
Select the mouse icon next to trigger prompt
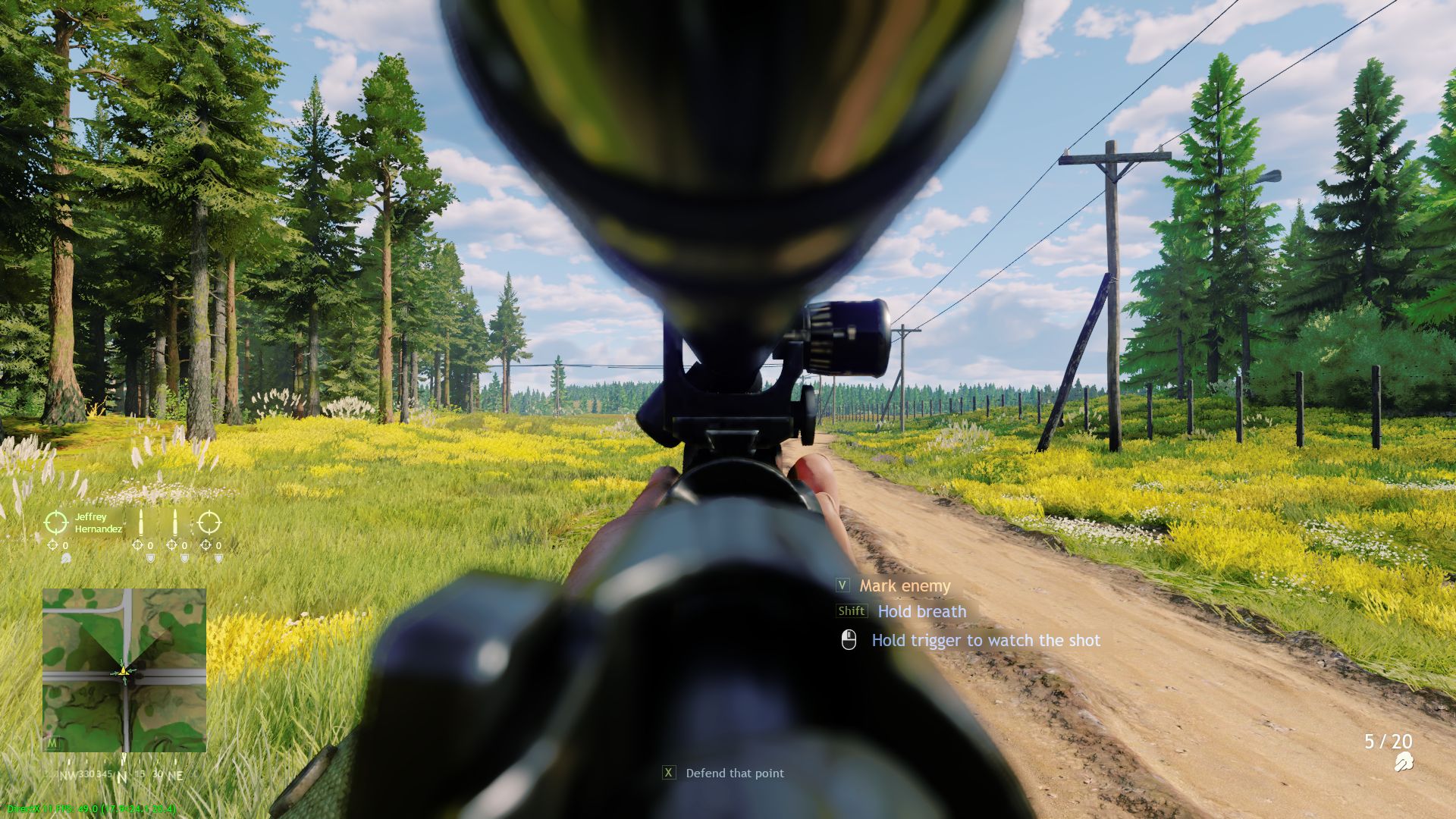[x=849, y=640]
